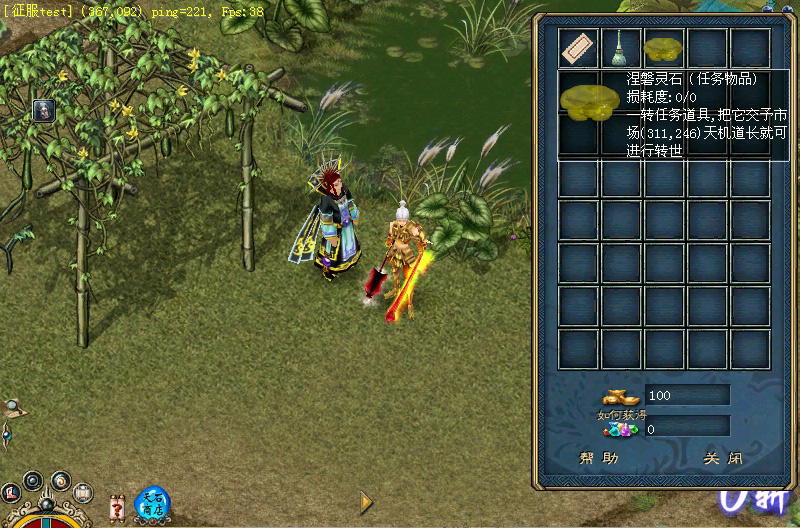Click the dark orb round button
Screen dimensions: 800x528
point(34,480)
